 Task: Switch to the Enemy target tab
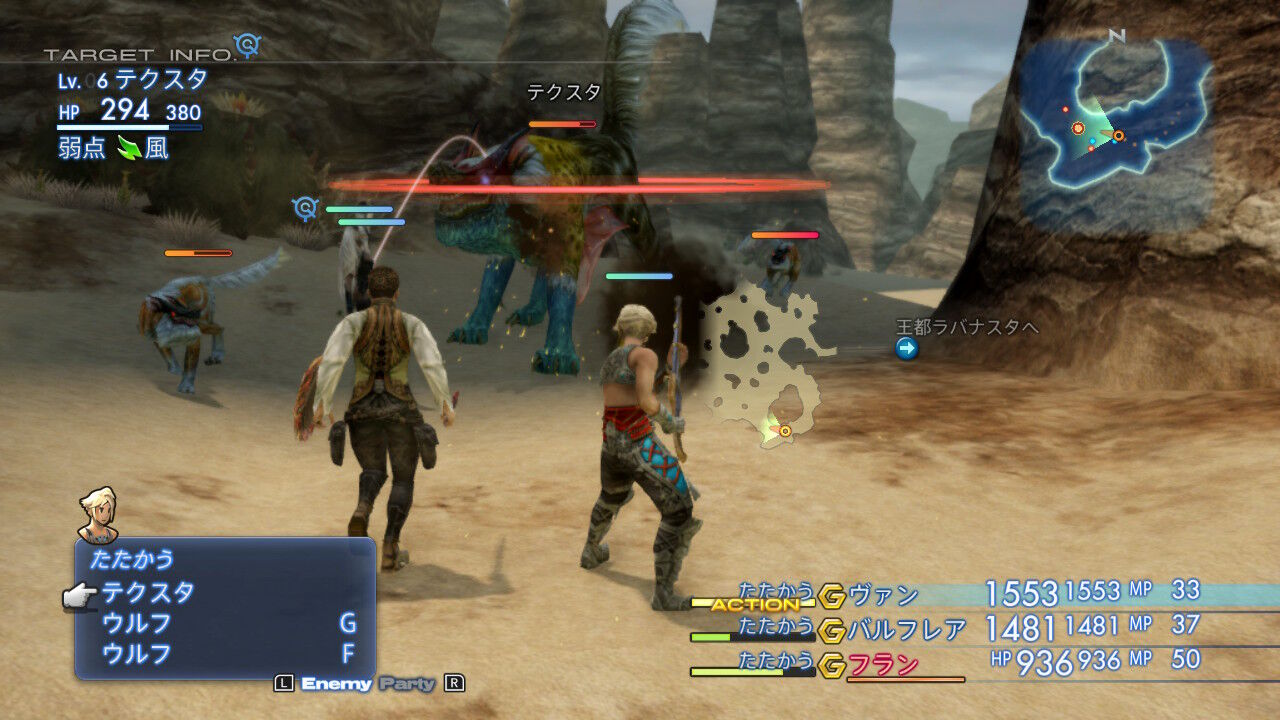[336, 684]
